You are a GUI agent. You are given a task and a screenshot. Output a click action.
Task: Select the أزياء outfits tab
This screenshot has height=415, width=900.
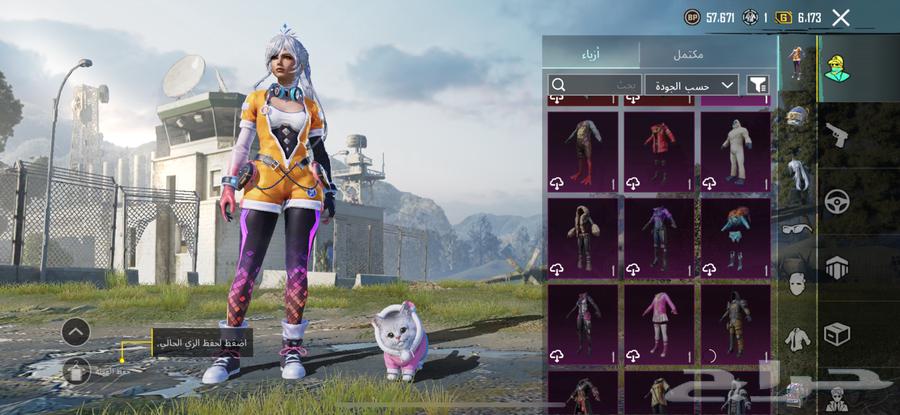[x=592, y=53]
